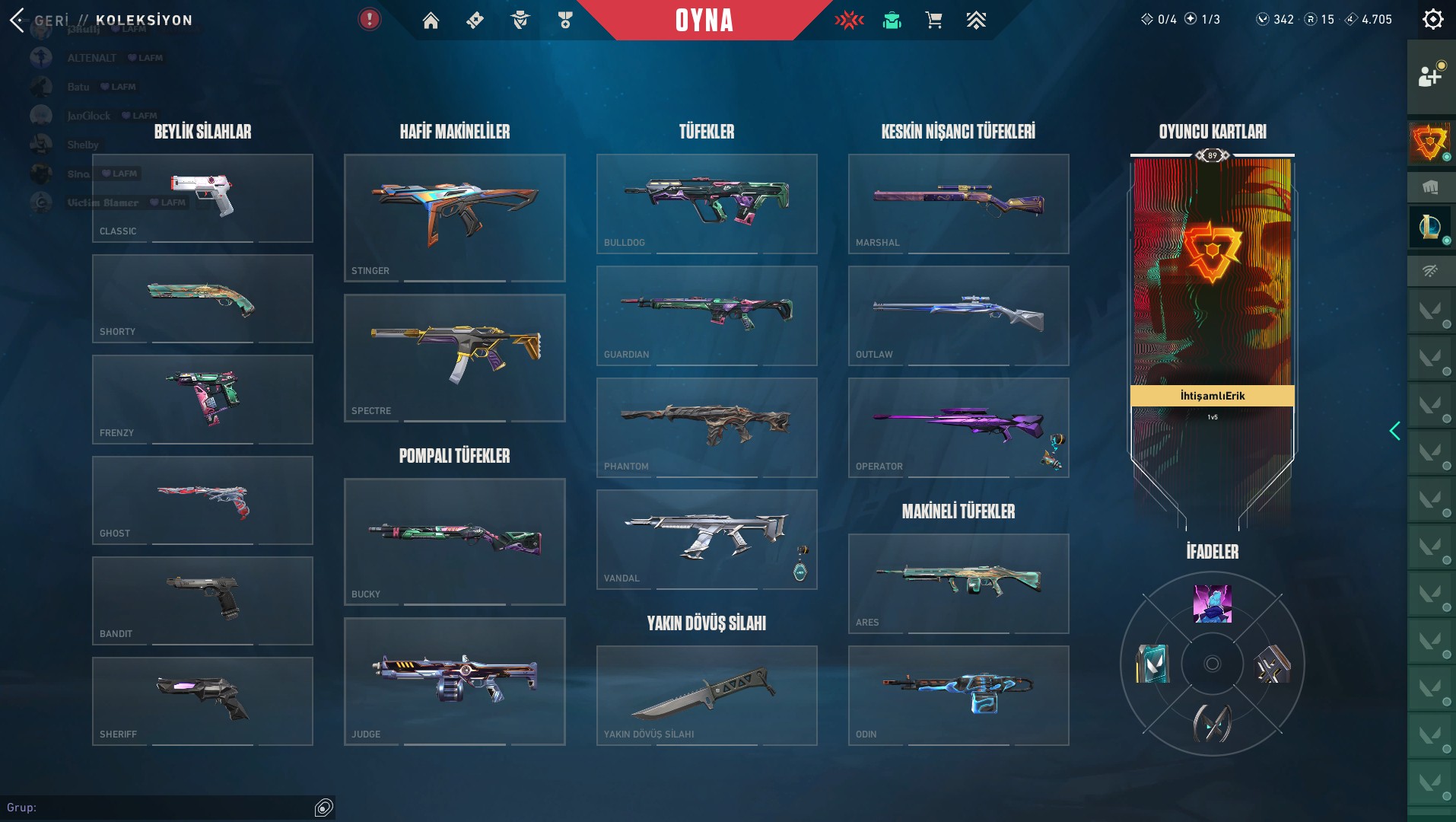Choose the Operator sniper slot

click(958, 427)
